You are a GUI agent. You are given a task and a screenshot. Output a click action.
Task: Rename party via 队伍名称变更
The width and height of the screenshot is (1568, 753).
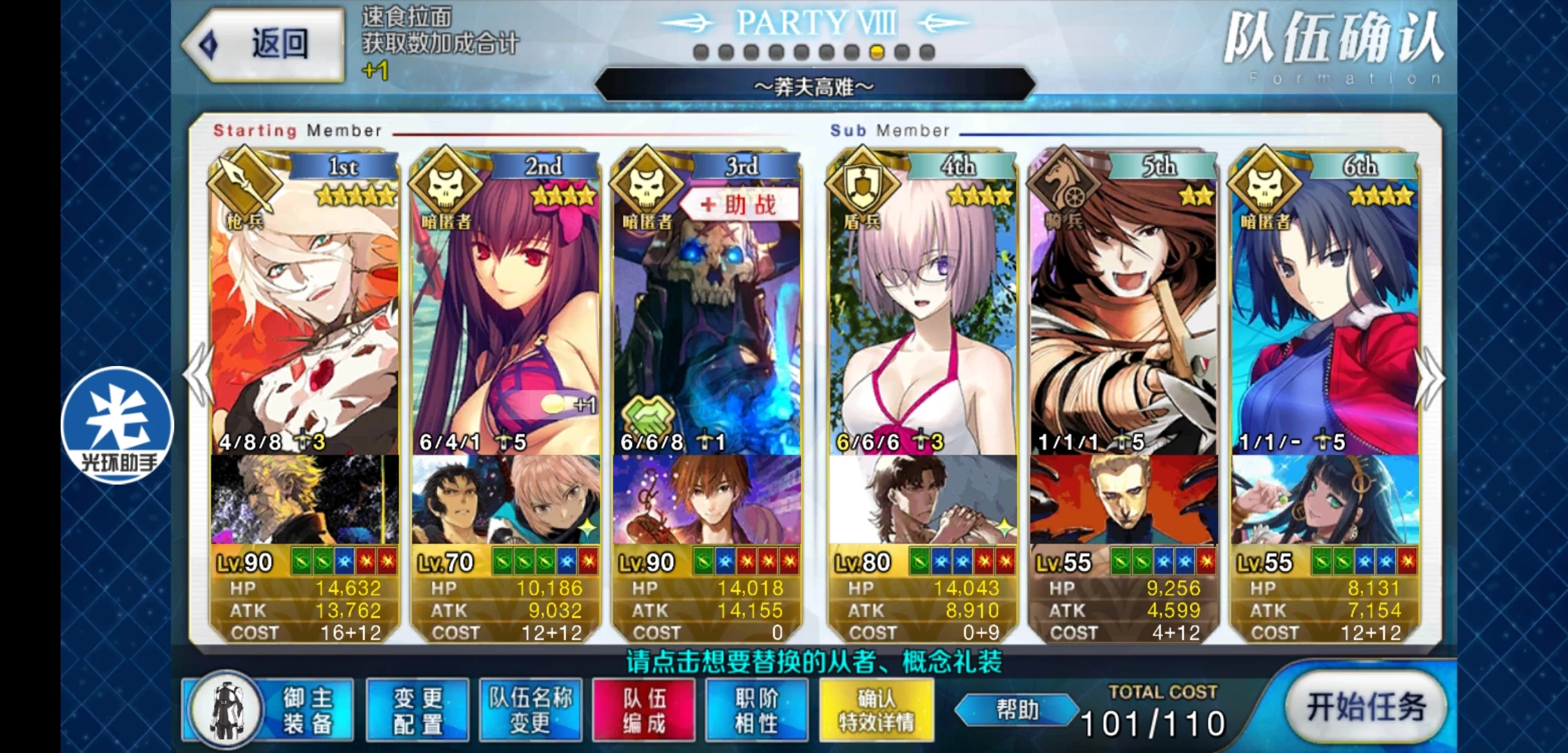(x=530, y=710)
